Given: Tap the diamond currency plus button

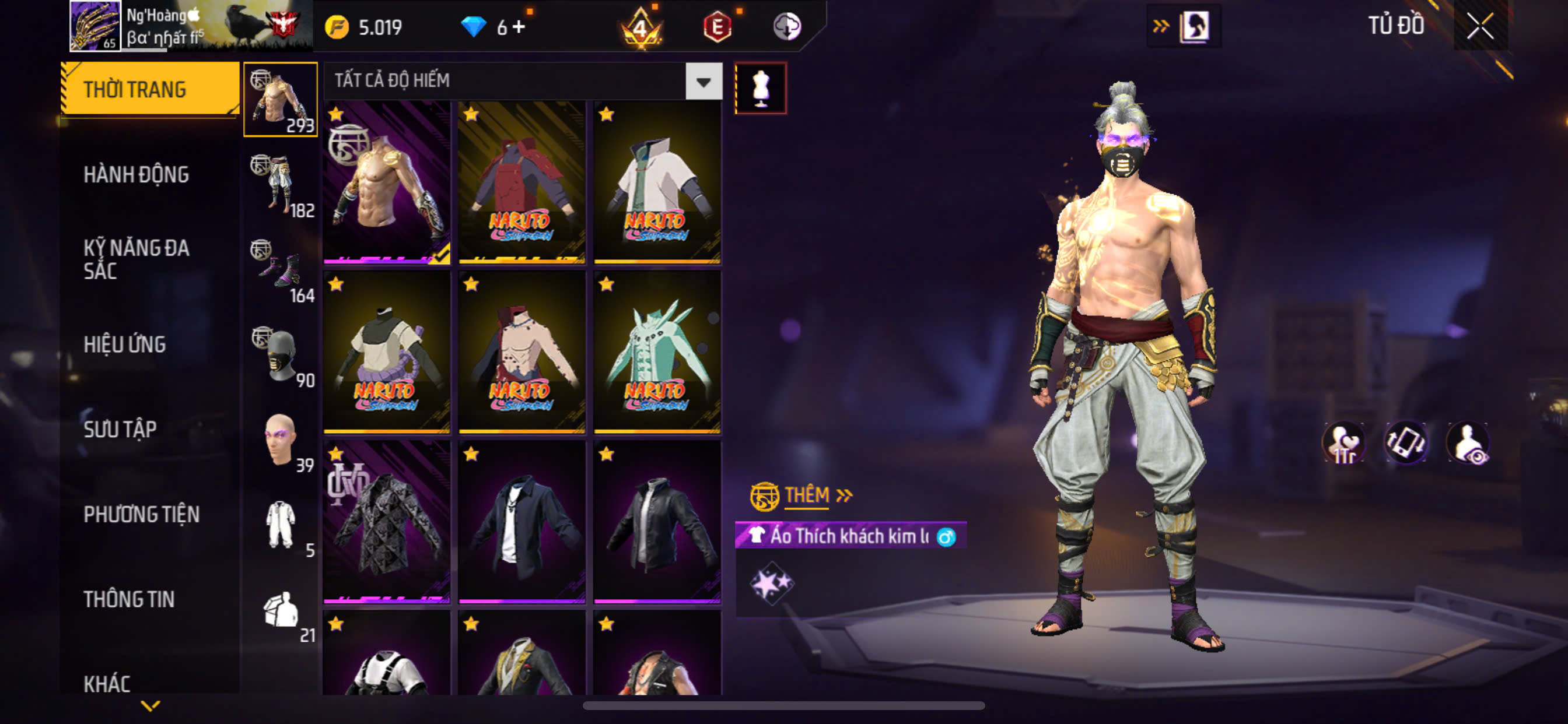Looking at the screenshot, I should pyautogui.click(x=519, y=27).
